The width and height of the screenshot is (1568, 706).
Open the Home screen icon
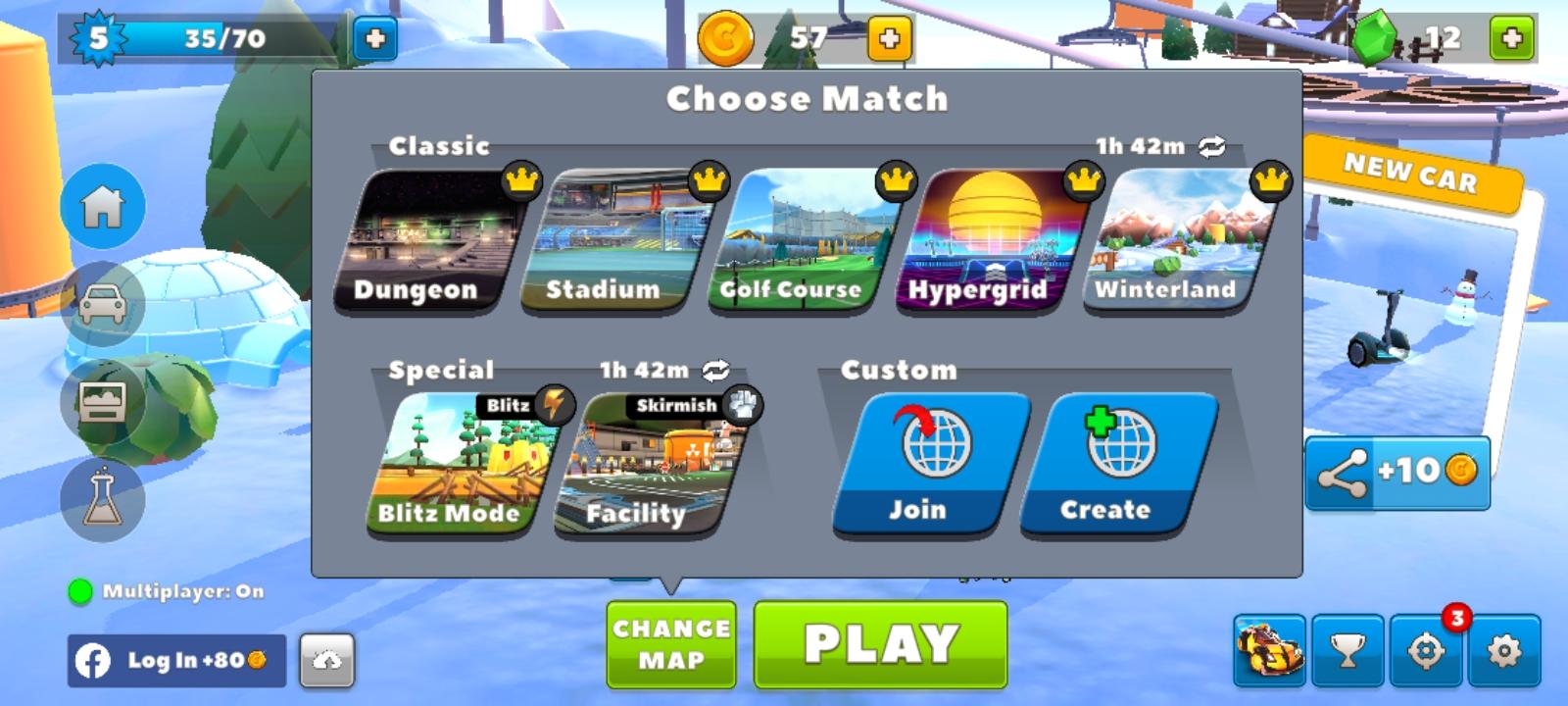coord(101,208)
